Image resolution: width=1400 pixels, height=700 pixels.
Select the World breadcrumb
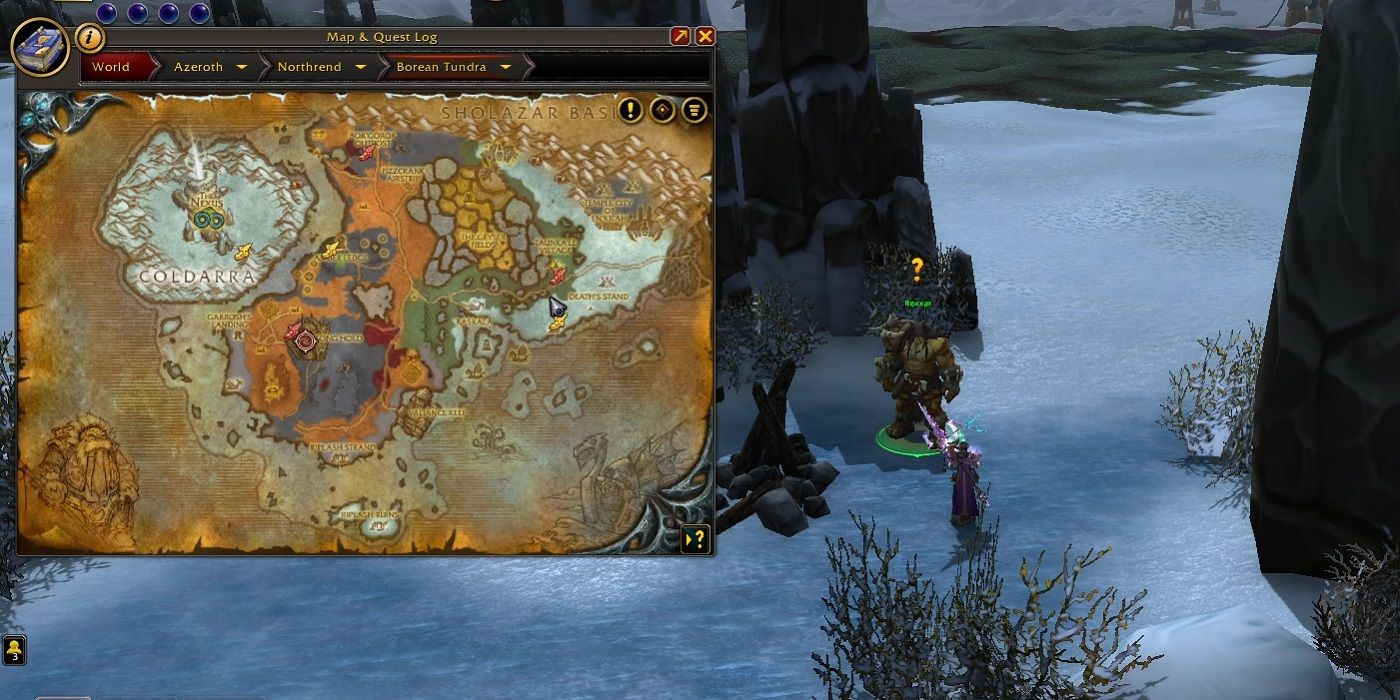[x=111, y=67]
